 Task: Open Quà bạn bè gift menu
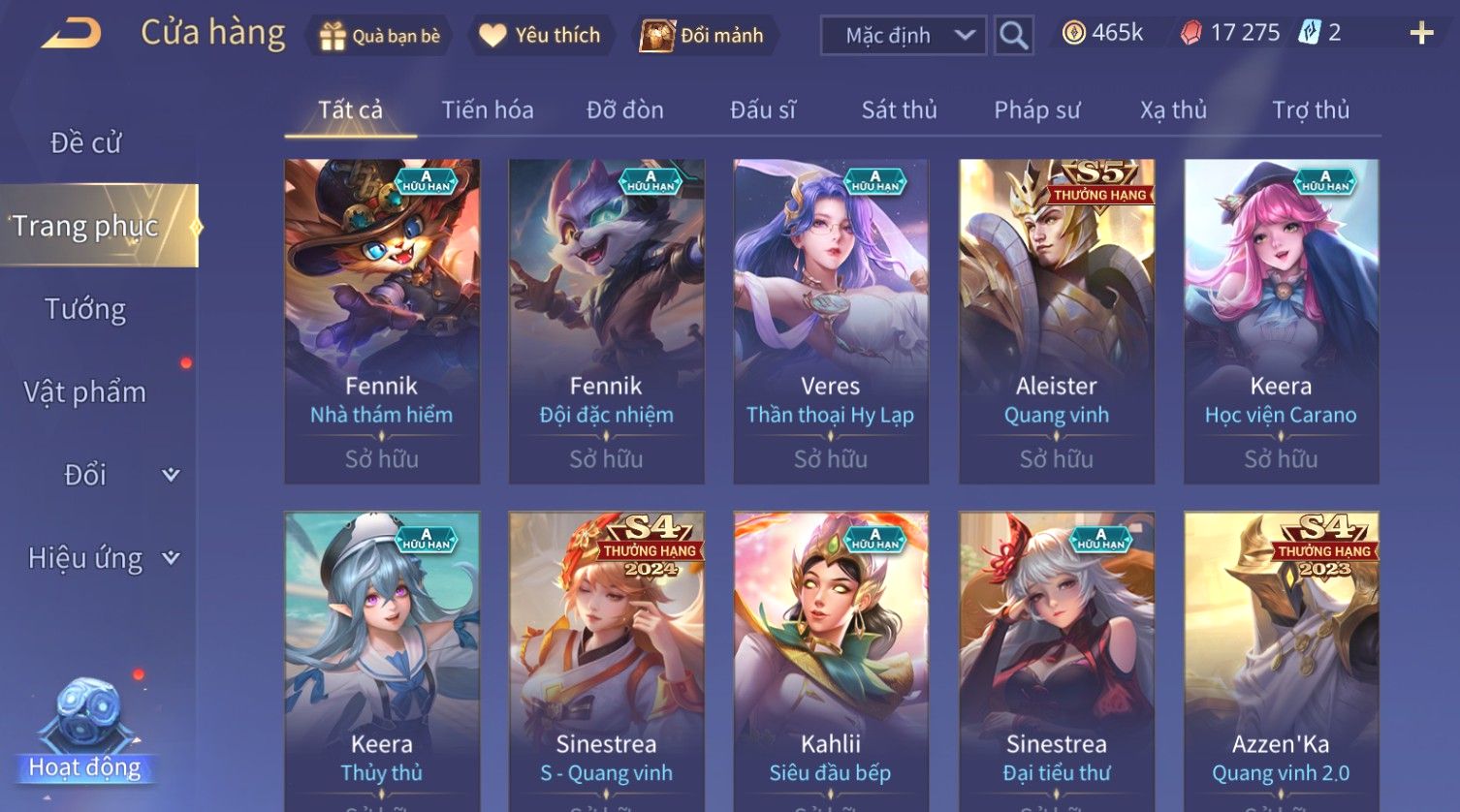380,36
